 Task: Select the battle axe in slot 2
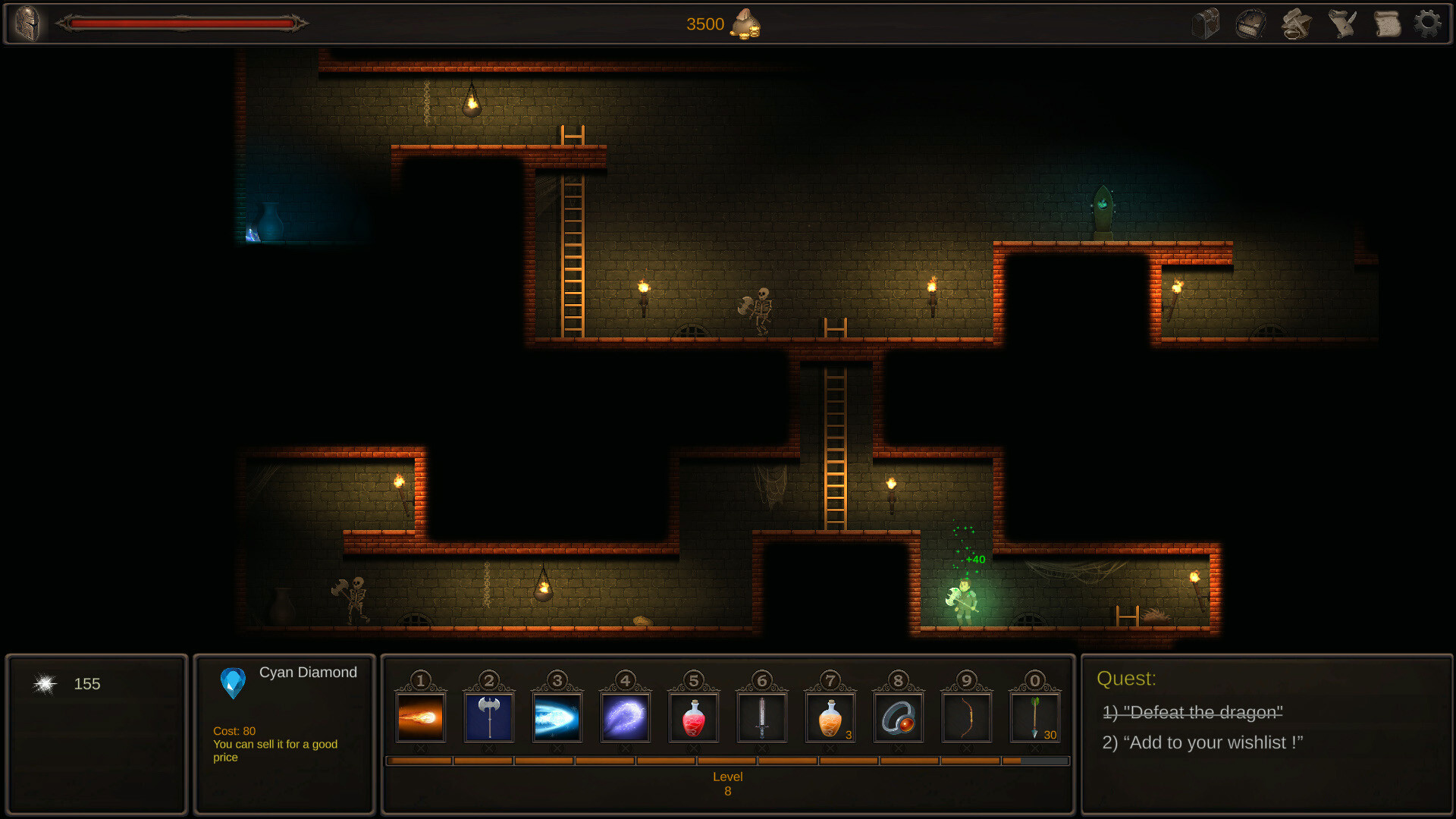click(488, 717)
